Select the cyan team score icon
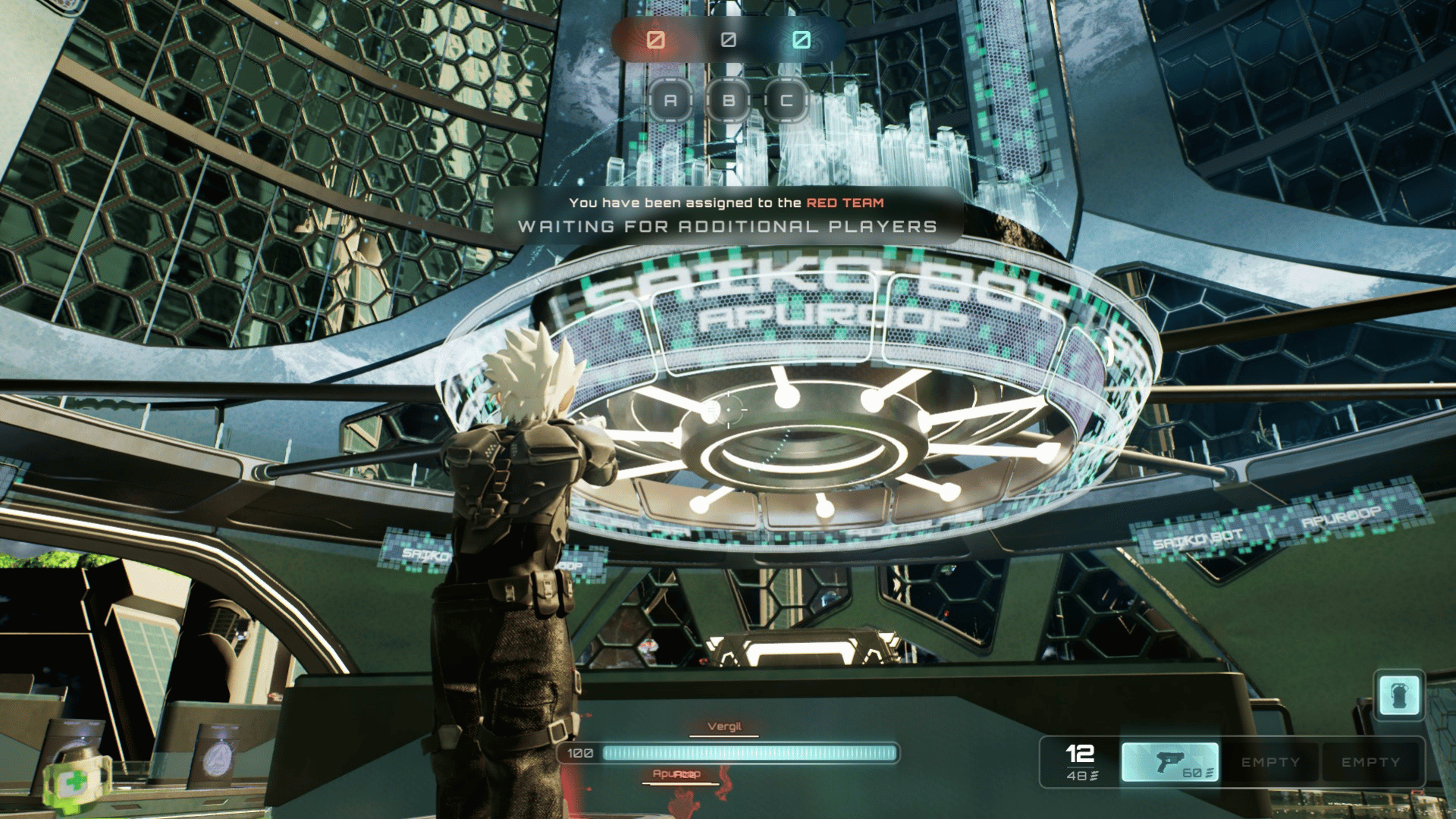1456x819 pixels. coord(802,39)
